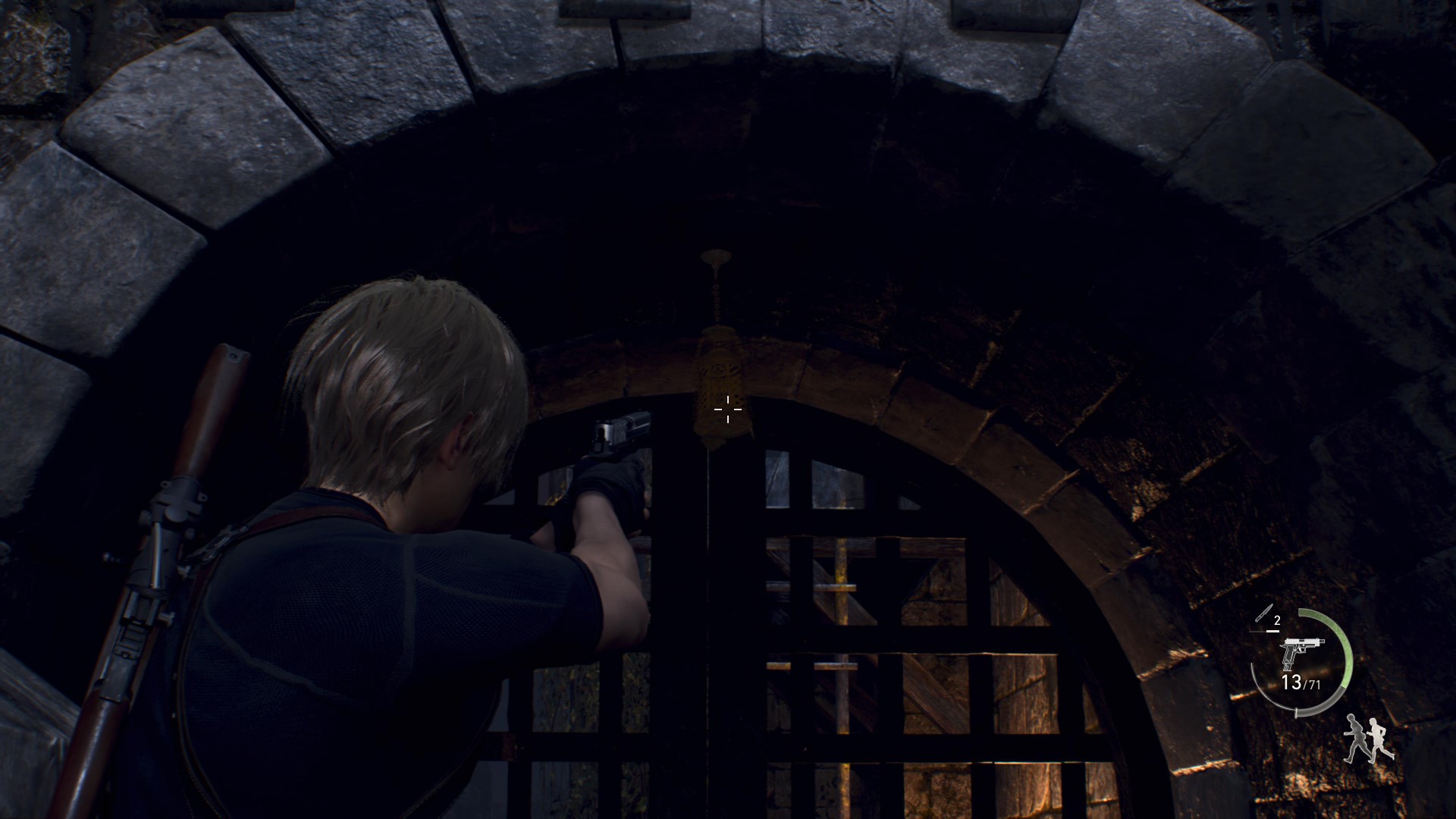The image size is (1456, 819).
Task: Click the pistol muzzle in the HUD icon
Action: point(1323,641)
